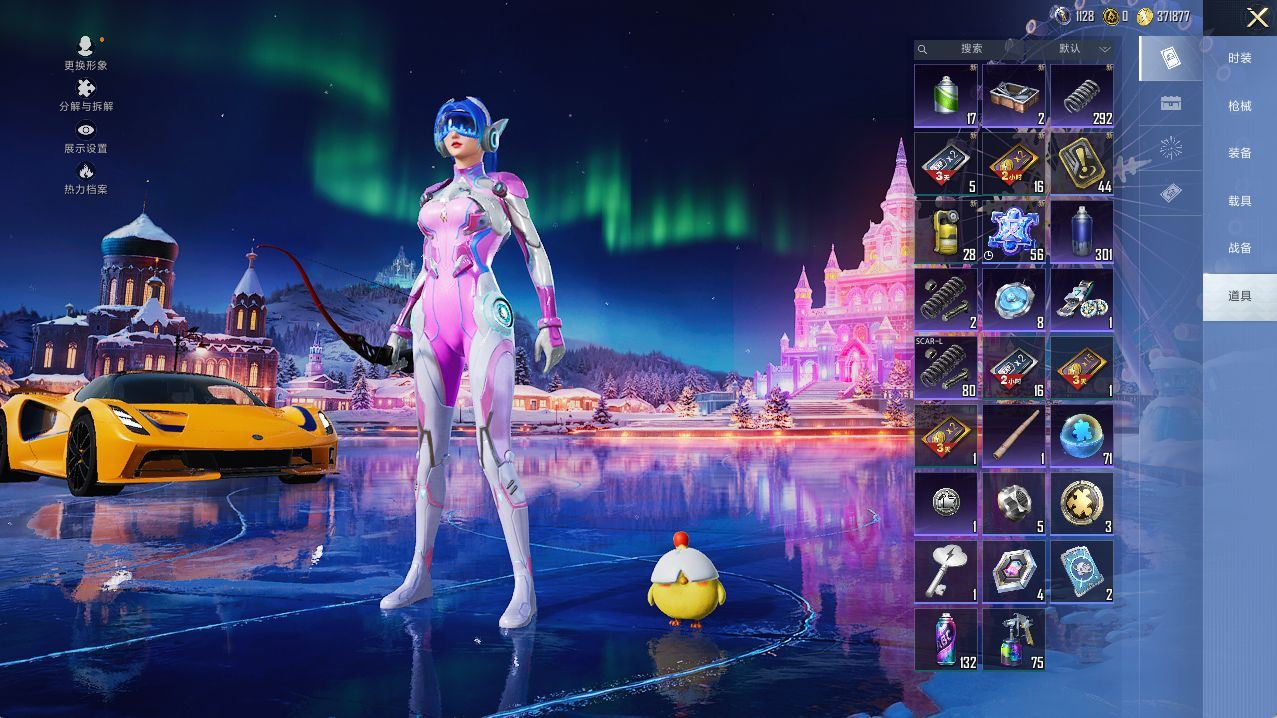This screenshot has height=718, width=1277.
Task: Show the 载具 (vehicles) category
Action: [x=1239, y=201]
